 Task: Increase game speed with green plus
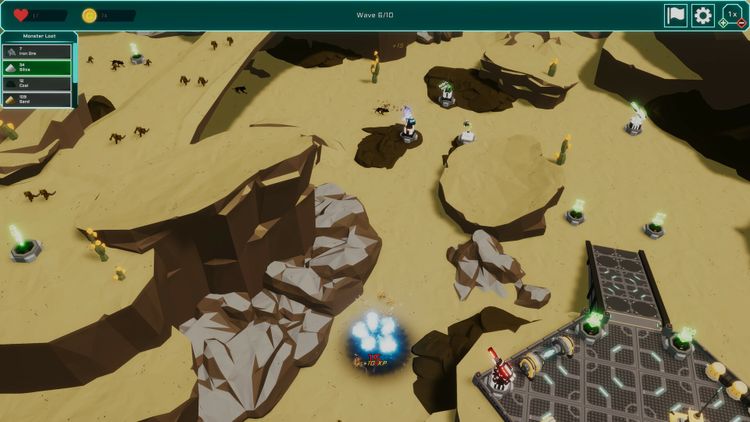(x=723, y=23)
